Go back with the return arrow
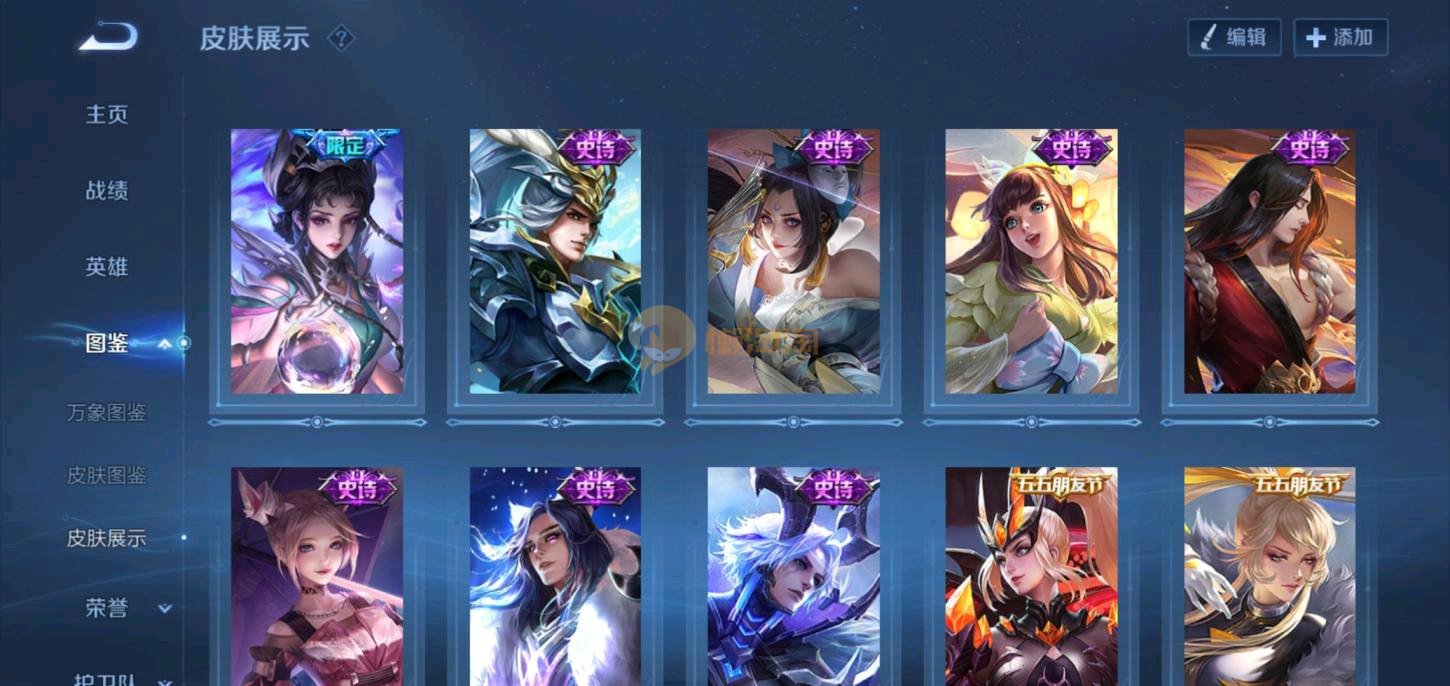 pos(108,38)
